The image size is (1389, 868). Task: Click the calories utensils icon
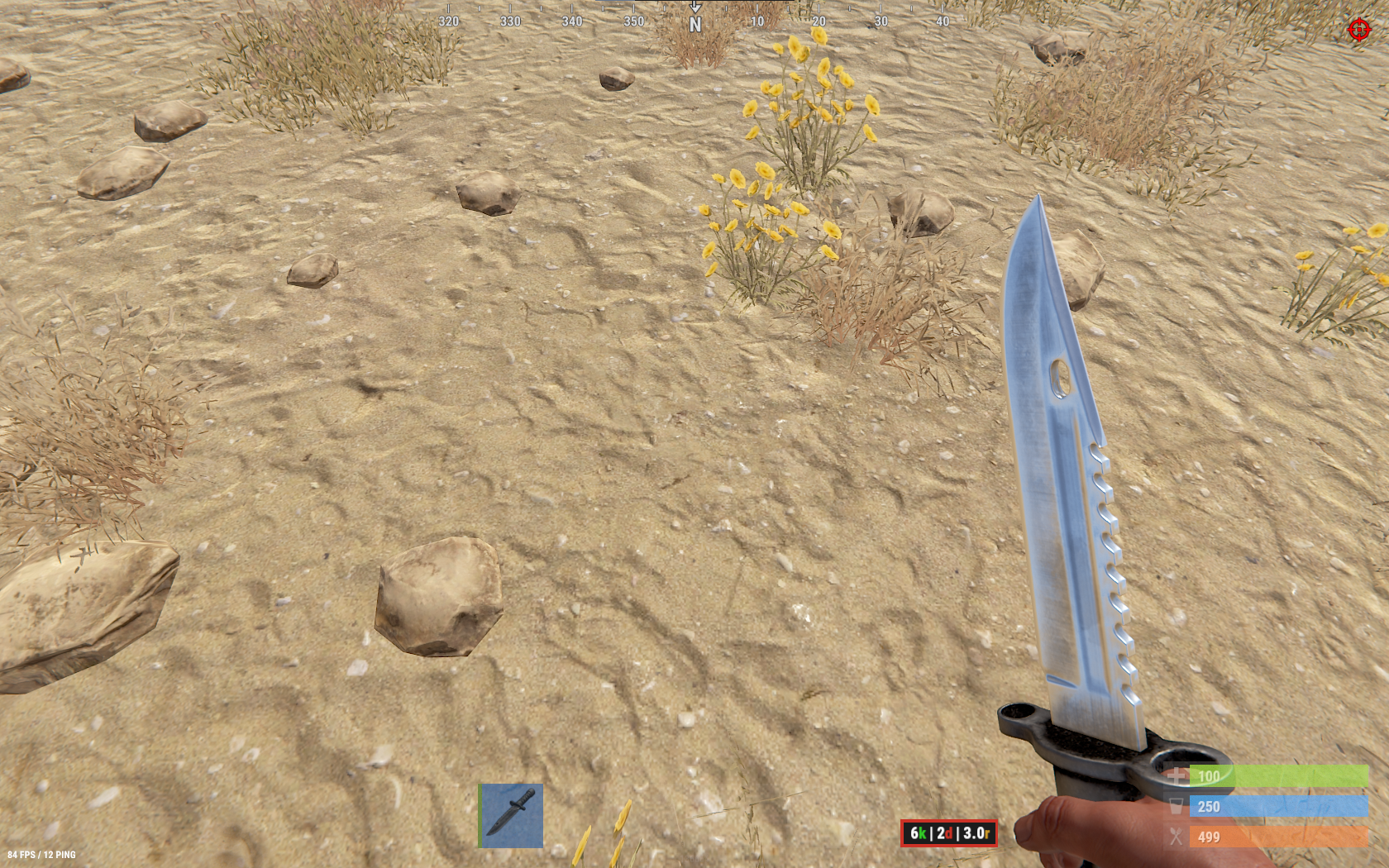click(x=1177, y=837)
